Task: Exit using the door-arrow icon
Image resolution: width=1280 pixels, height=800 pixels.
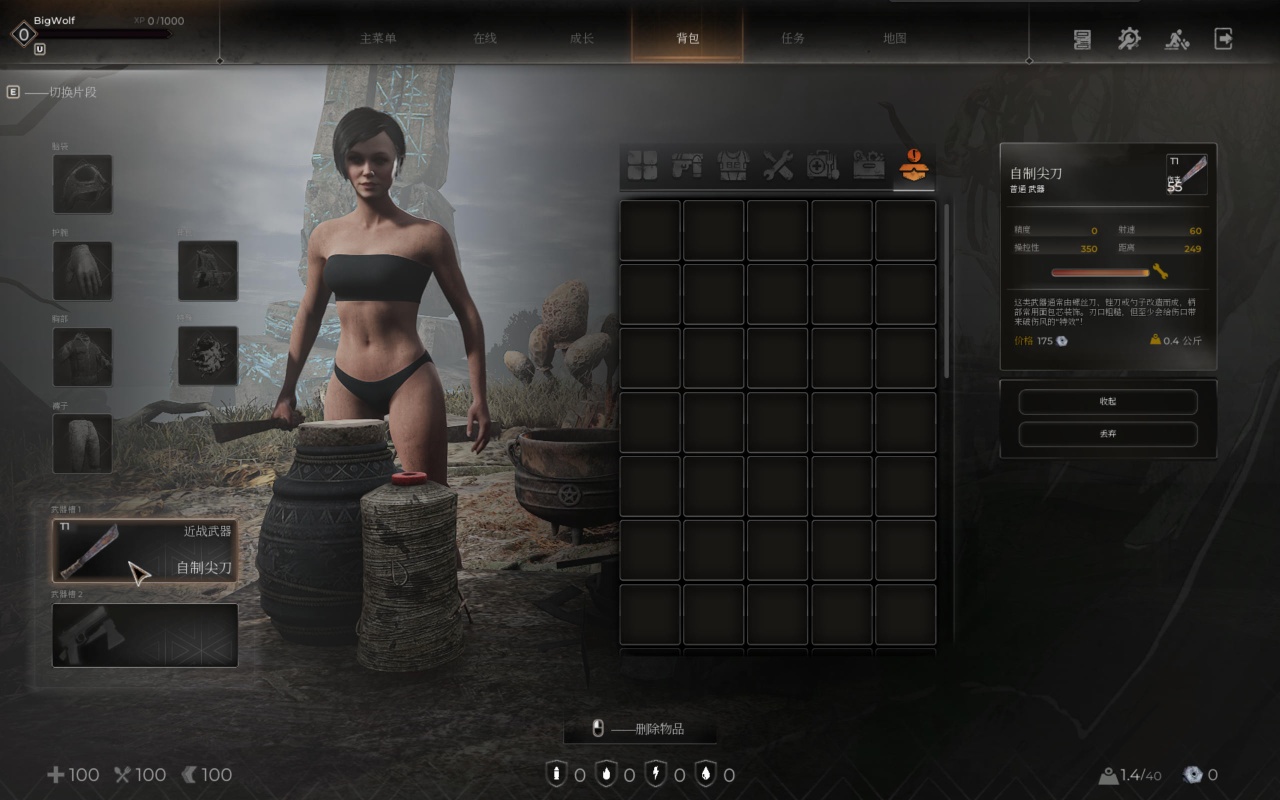Action: [1224, 39]
